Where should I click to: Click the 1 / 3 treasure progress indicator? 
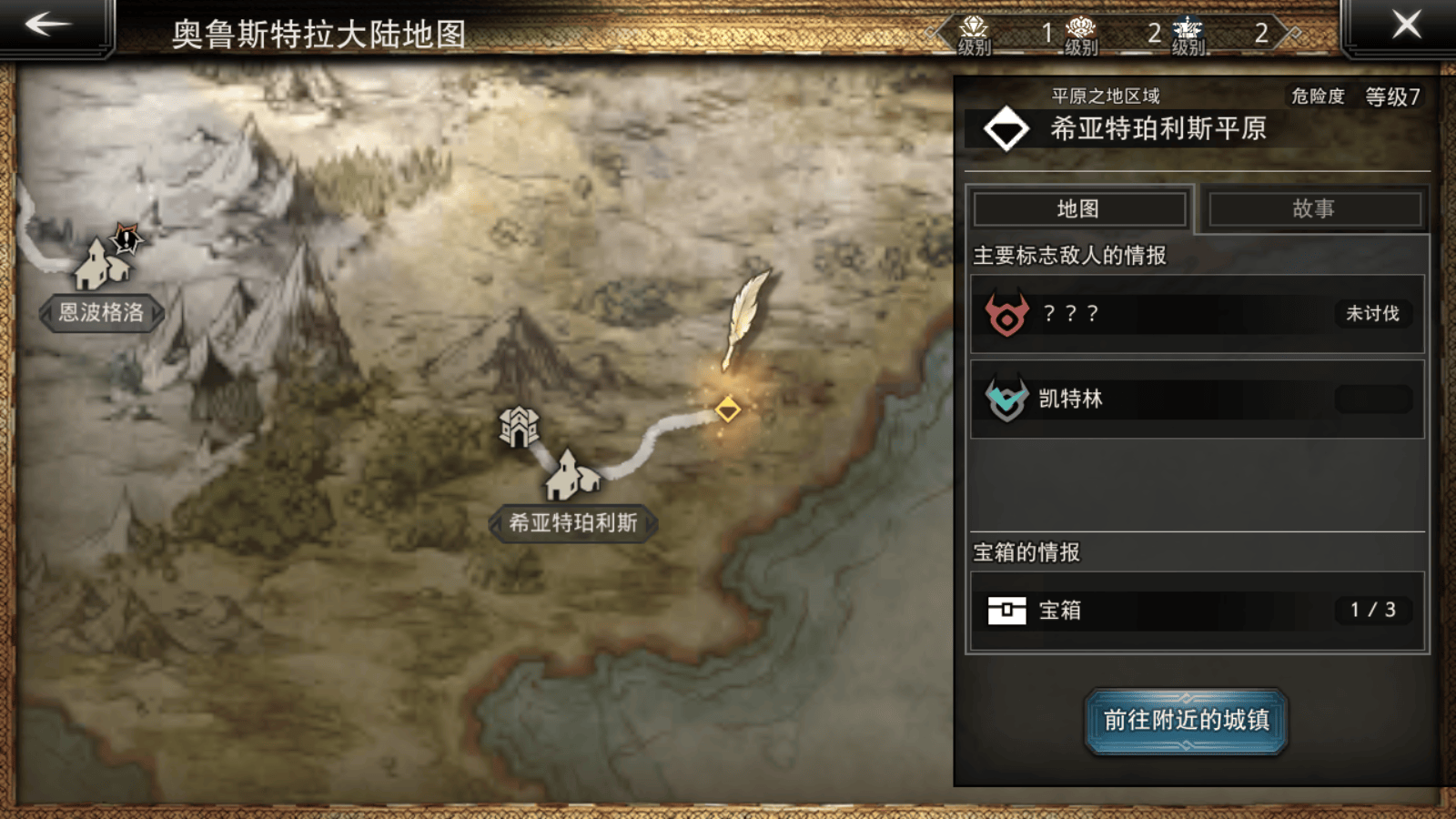[1371, 611]
